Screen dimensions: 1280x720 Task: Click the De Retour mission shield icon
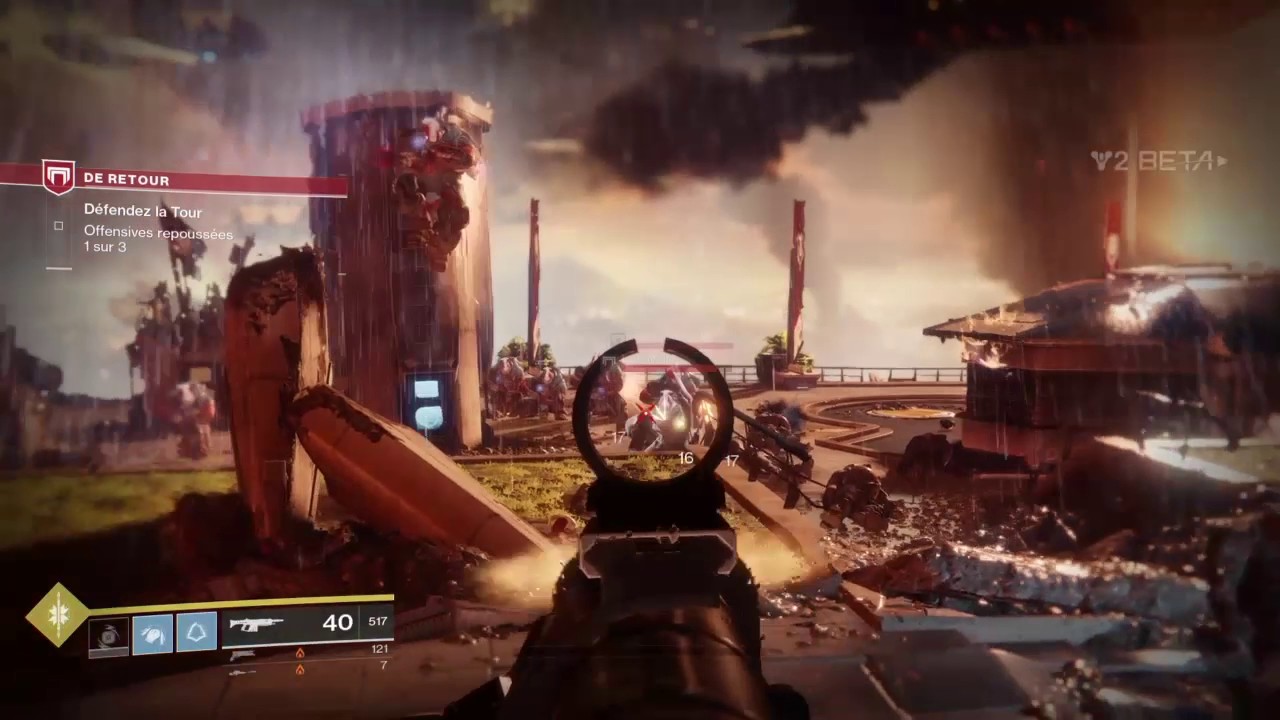pos(58,177)
